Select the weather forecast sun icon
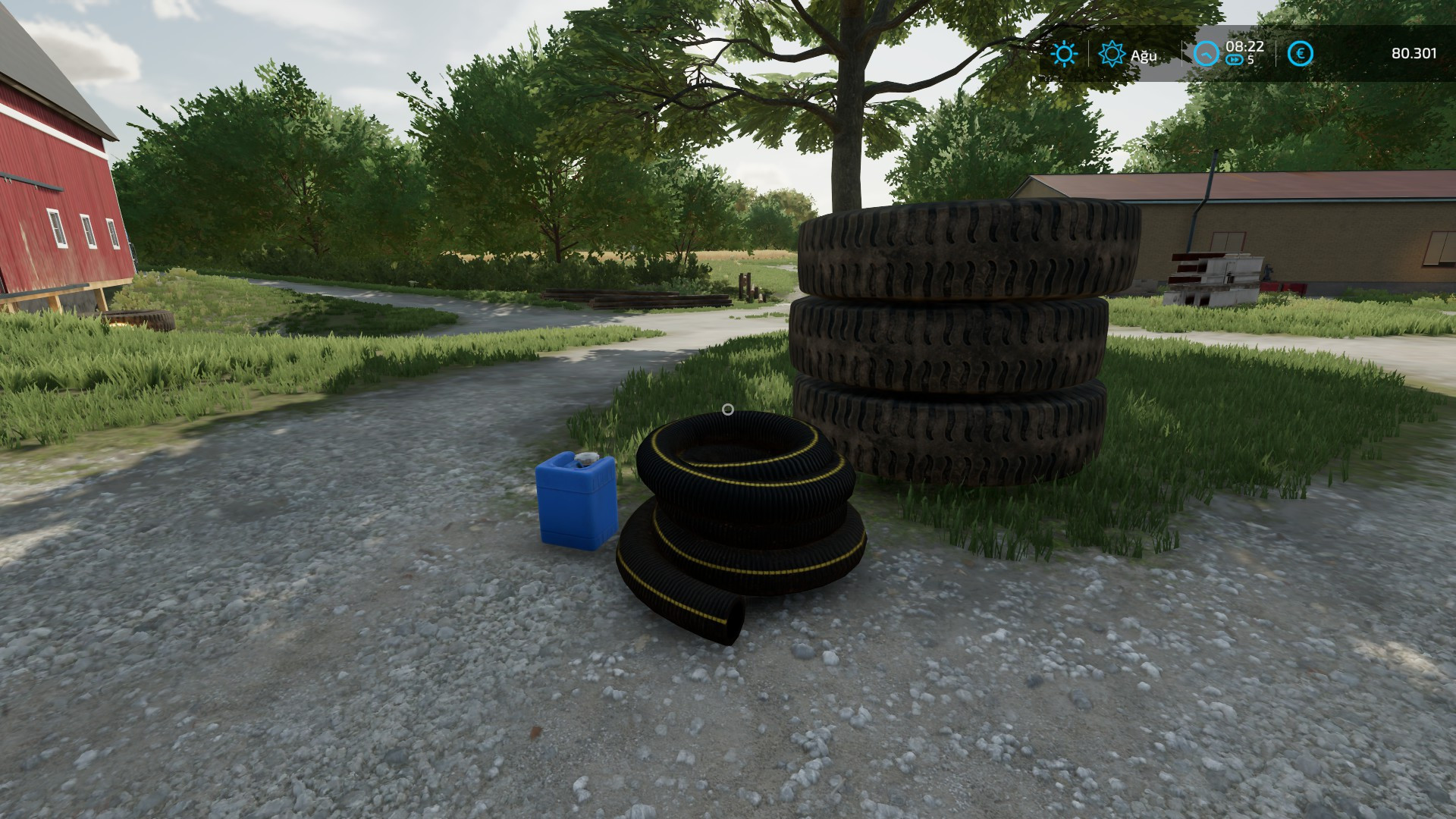Screen dimensions: 1456x819 [x=1112, y=54]
